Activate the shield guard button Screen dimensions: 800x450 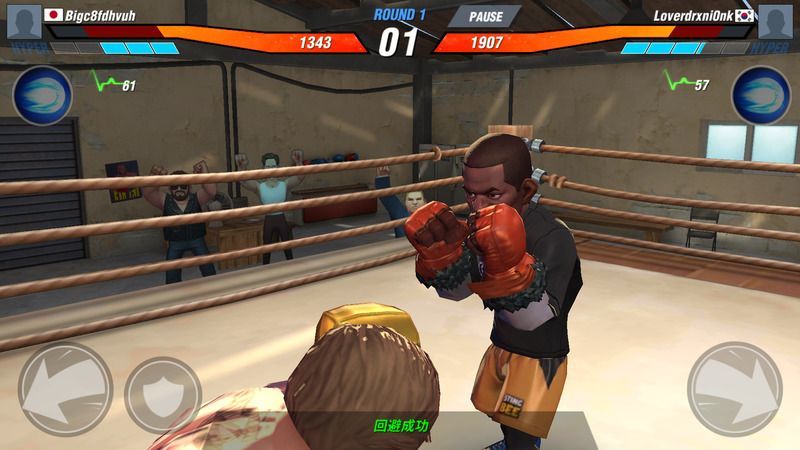162,394
